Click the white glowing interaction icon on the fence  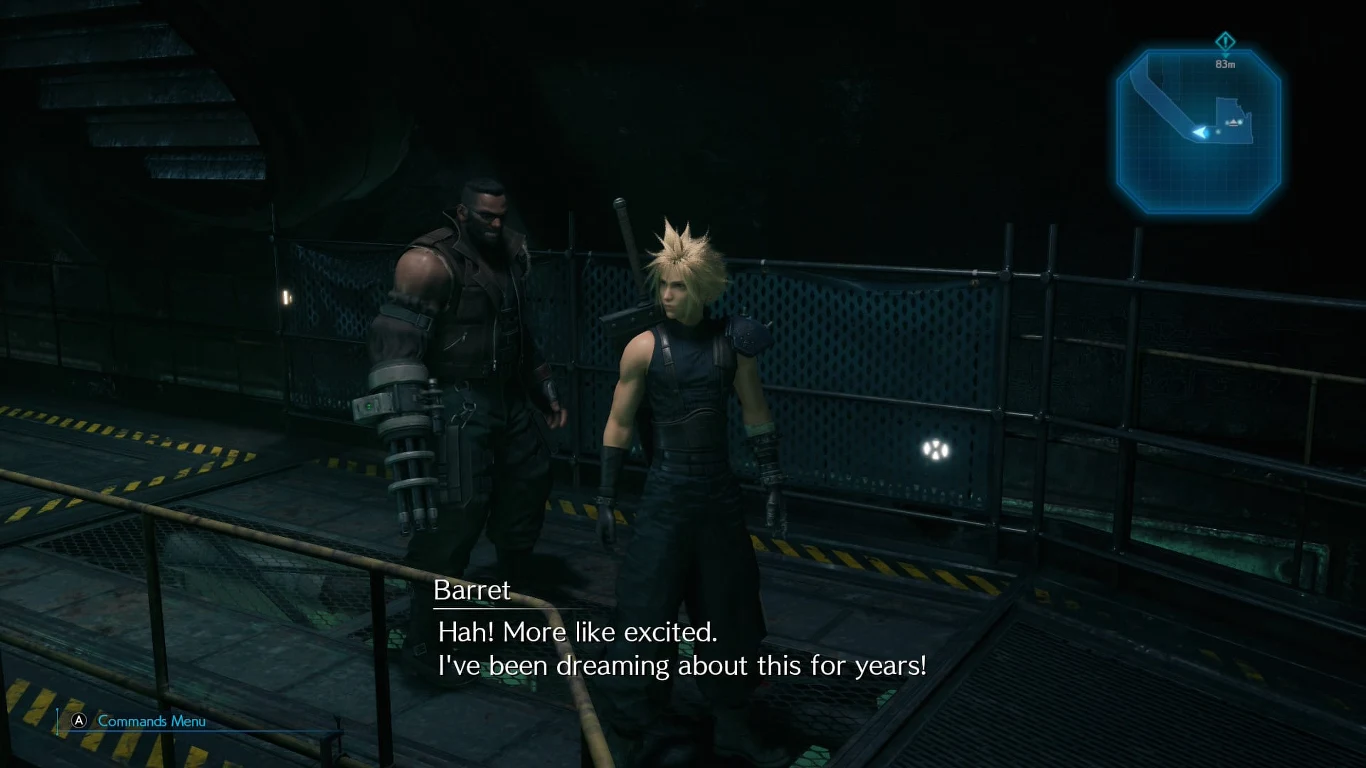933,452
